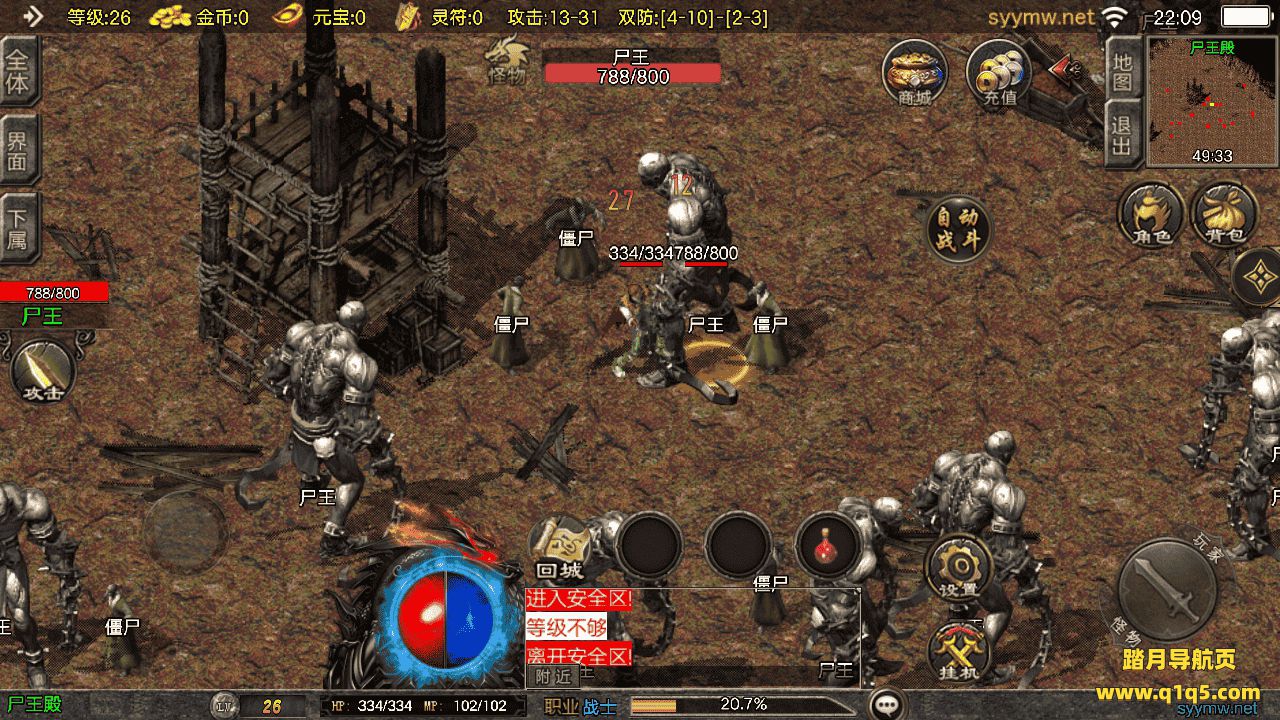
Task: Click the 怪物 monster target icon
Action: pyautogui.click(x=506, y=60)
